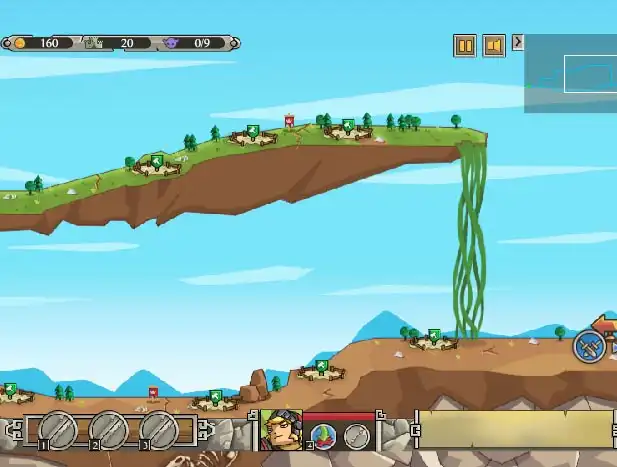Screen dimensions: 617x467
Task: Collapse the minimap with the arrow button
Action: (x=517, y=42)
